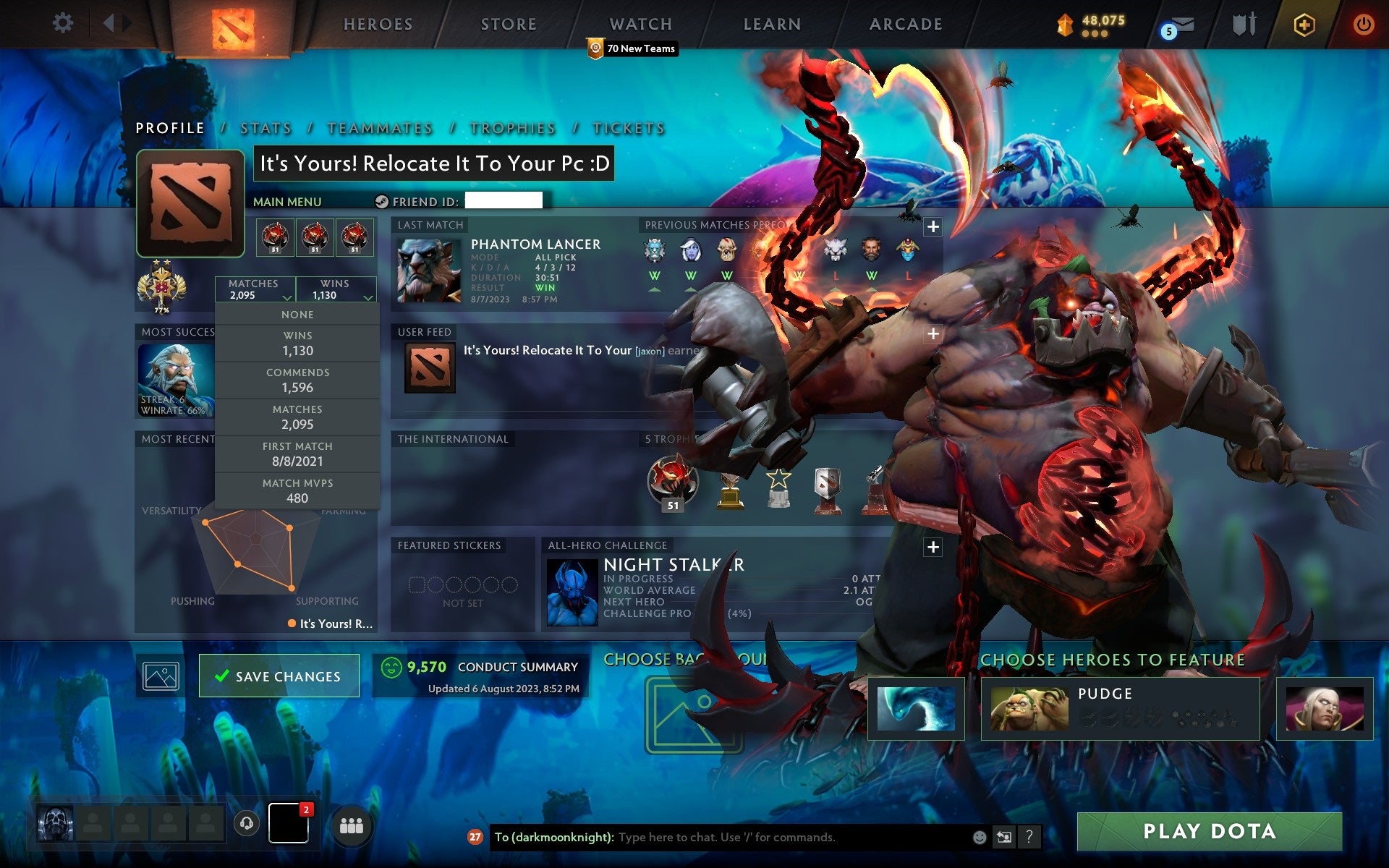Expand the Previous Matches panel with plus
The width and height of the screenshot is (1389, 868).
pyautogui.click(x=933, y=225)
